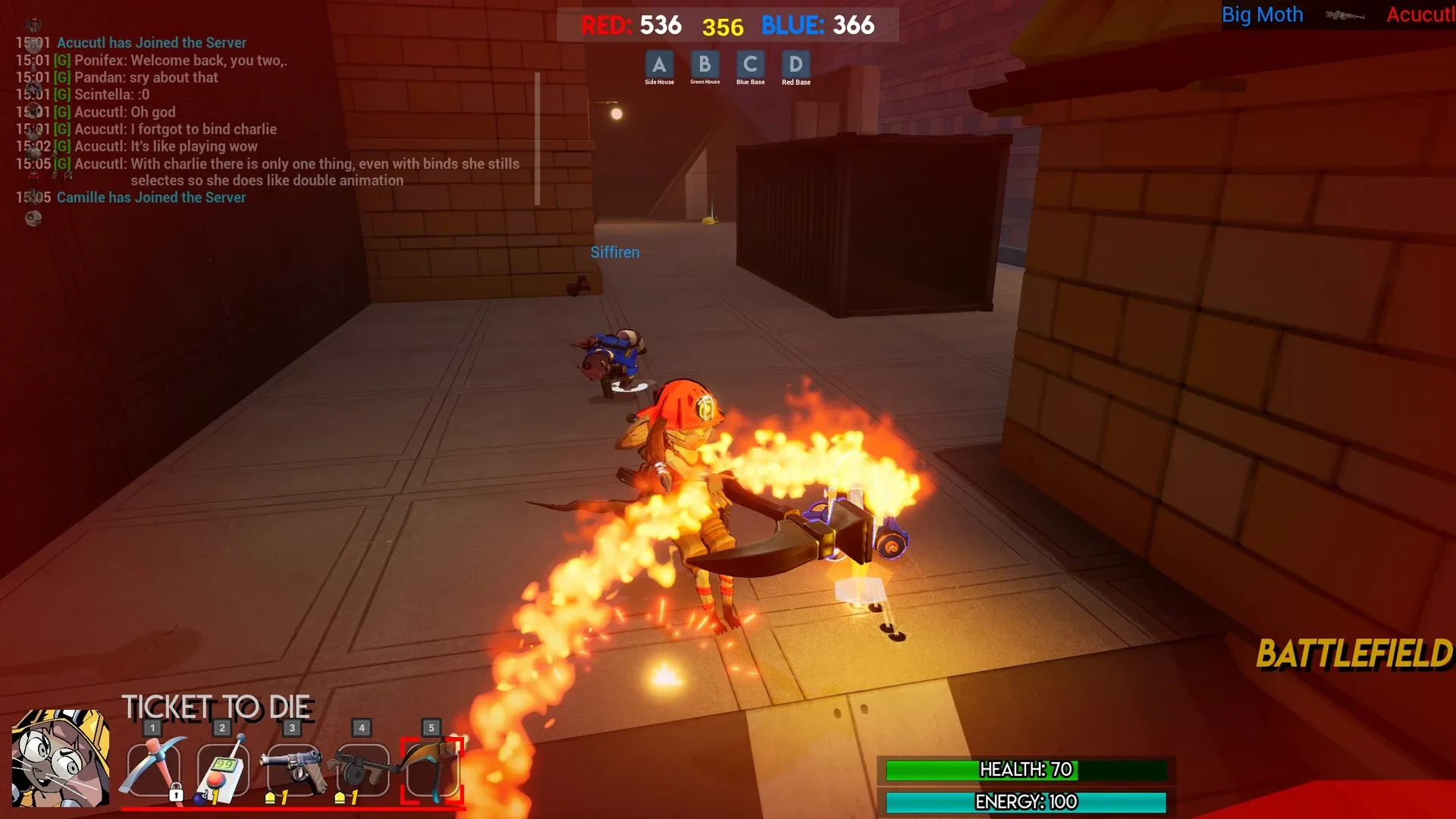The height and width of the screenshot is (819, 1456).
Task: Toggle the Green House objective marker B
Action: click(704, 65)
